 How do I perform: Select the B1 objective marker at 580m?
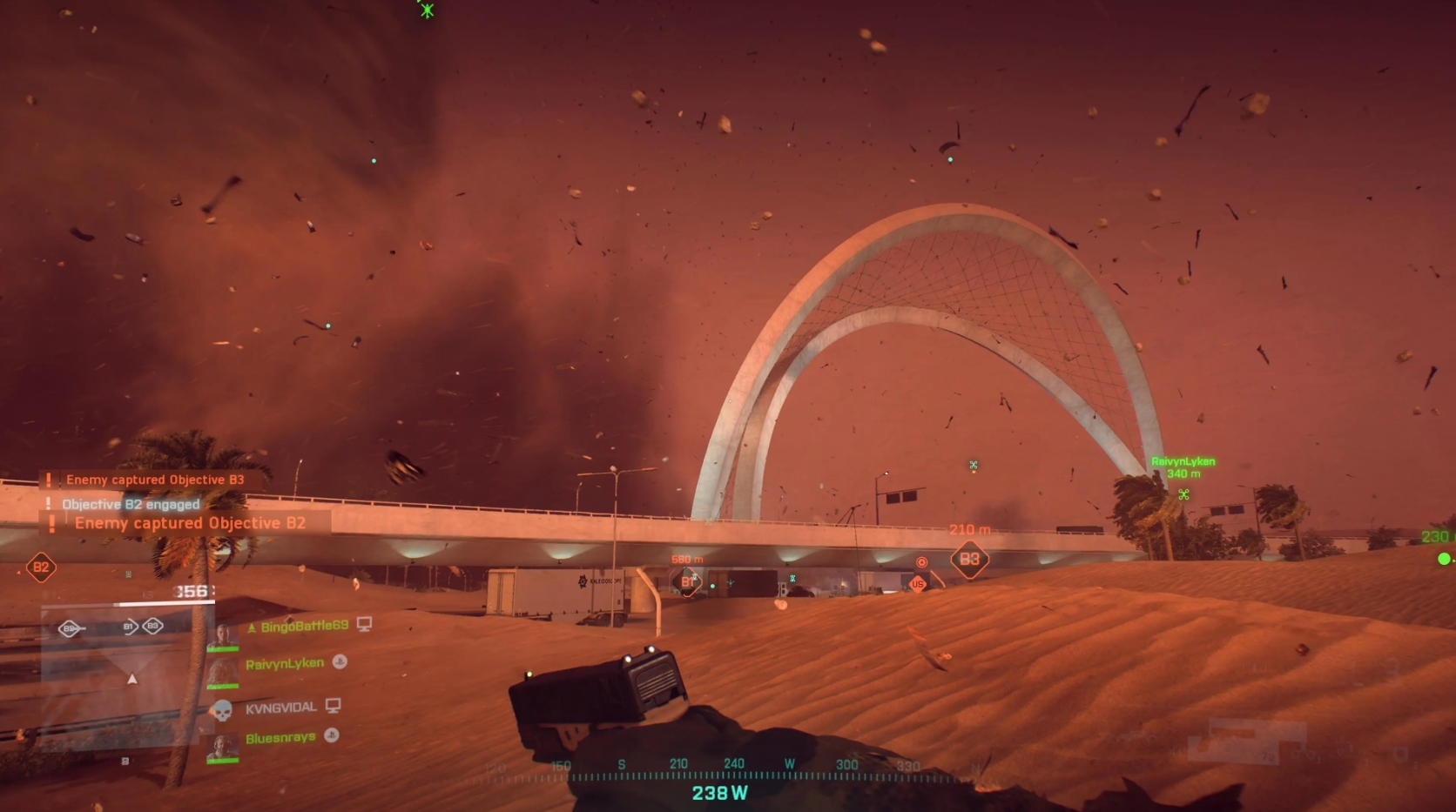(688, 581)
